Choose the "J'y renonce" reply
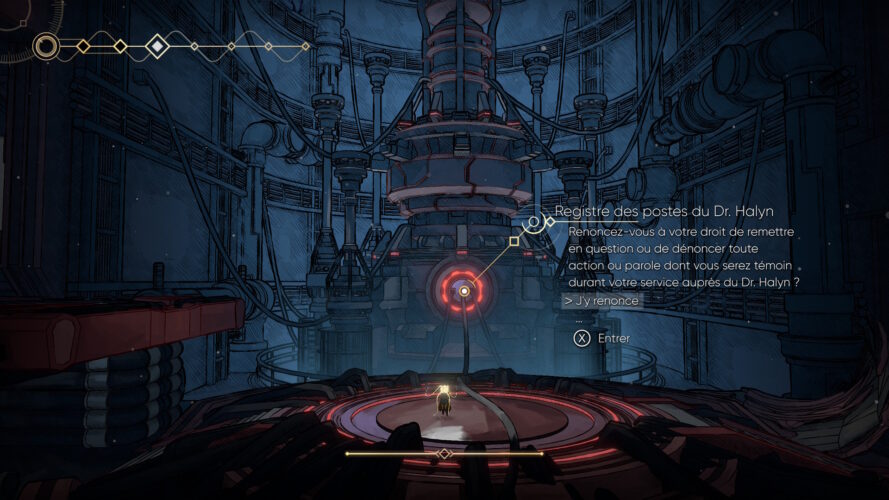This screenshot has width=889, height=500. 602,300
